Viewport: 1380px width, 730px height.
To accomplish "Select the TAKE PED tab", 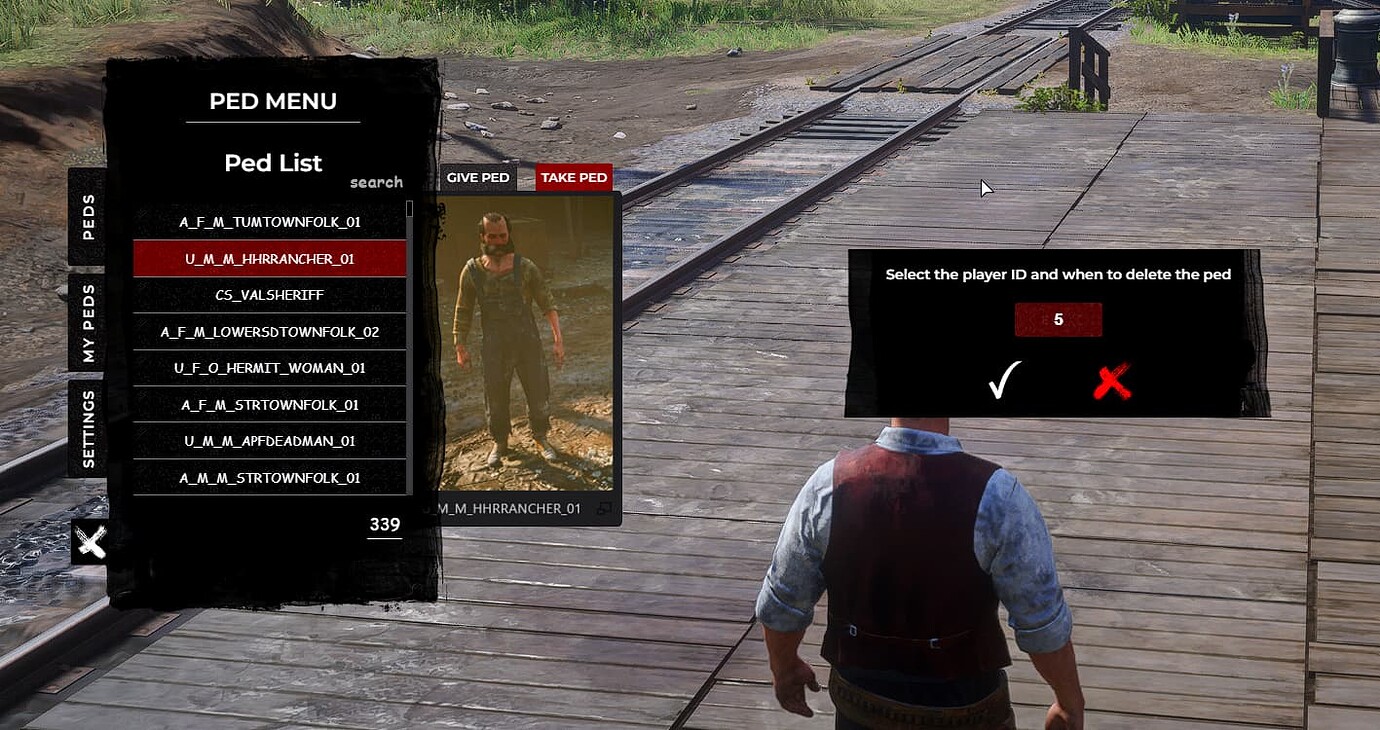I will coord(572,177).
